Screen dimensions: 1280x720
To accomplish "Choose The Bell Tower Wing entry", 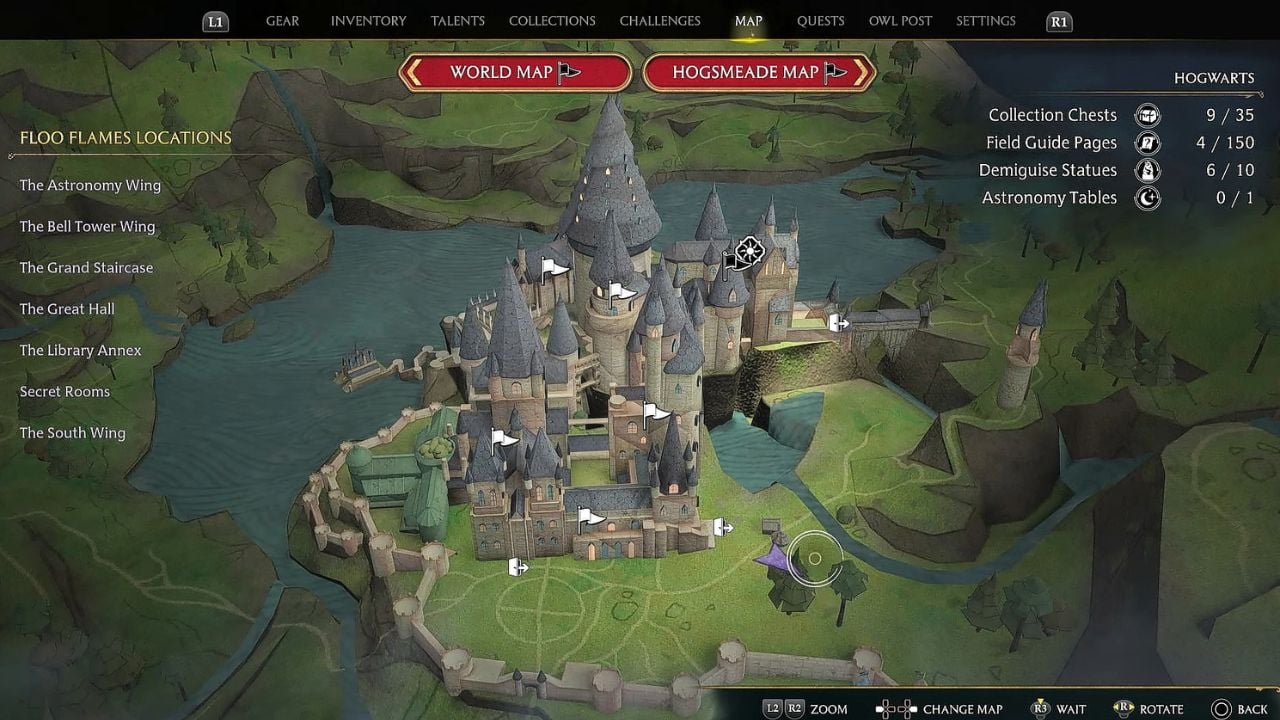I will (87, 227).
